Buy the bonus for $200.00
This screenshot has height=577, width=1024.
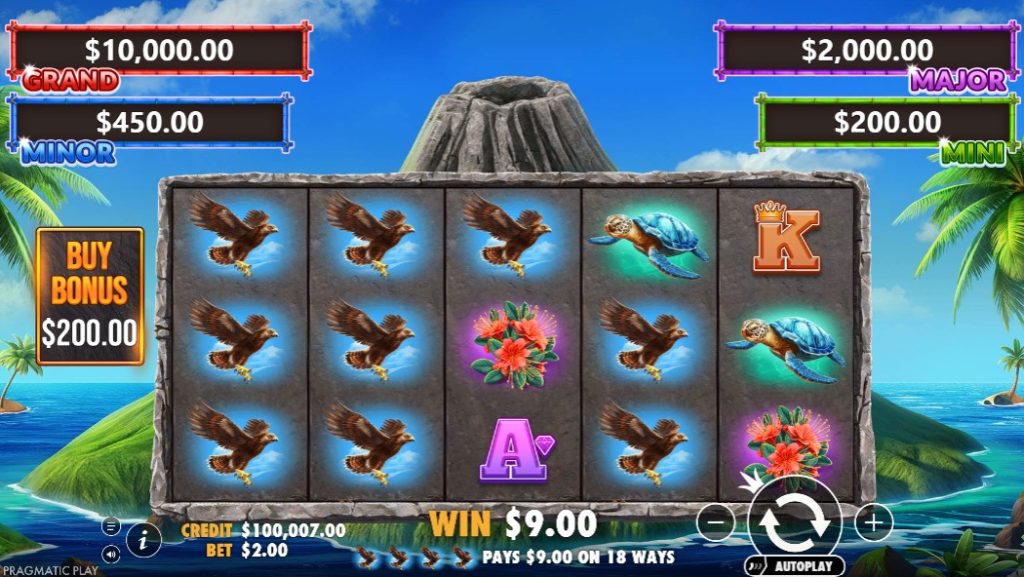(x=90, y=295)
